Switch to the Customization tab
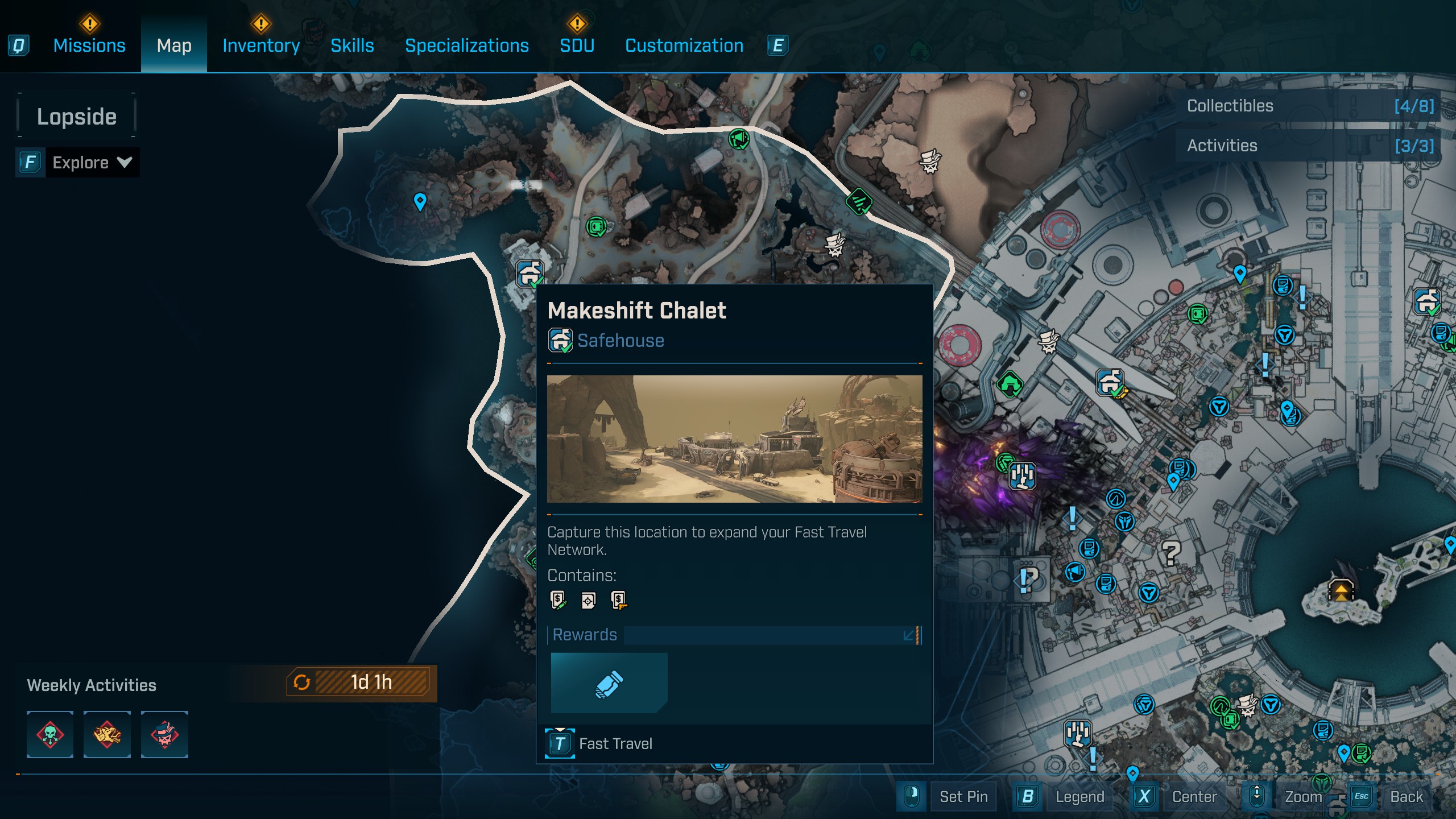Image resolution: width=1456 pixels, height=819 pixels. tap(684, 45)
